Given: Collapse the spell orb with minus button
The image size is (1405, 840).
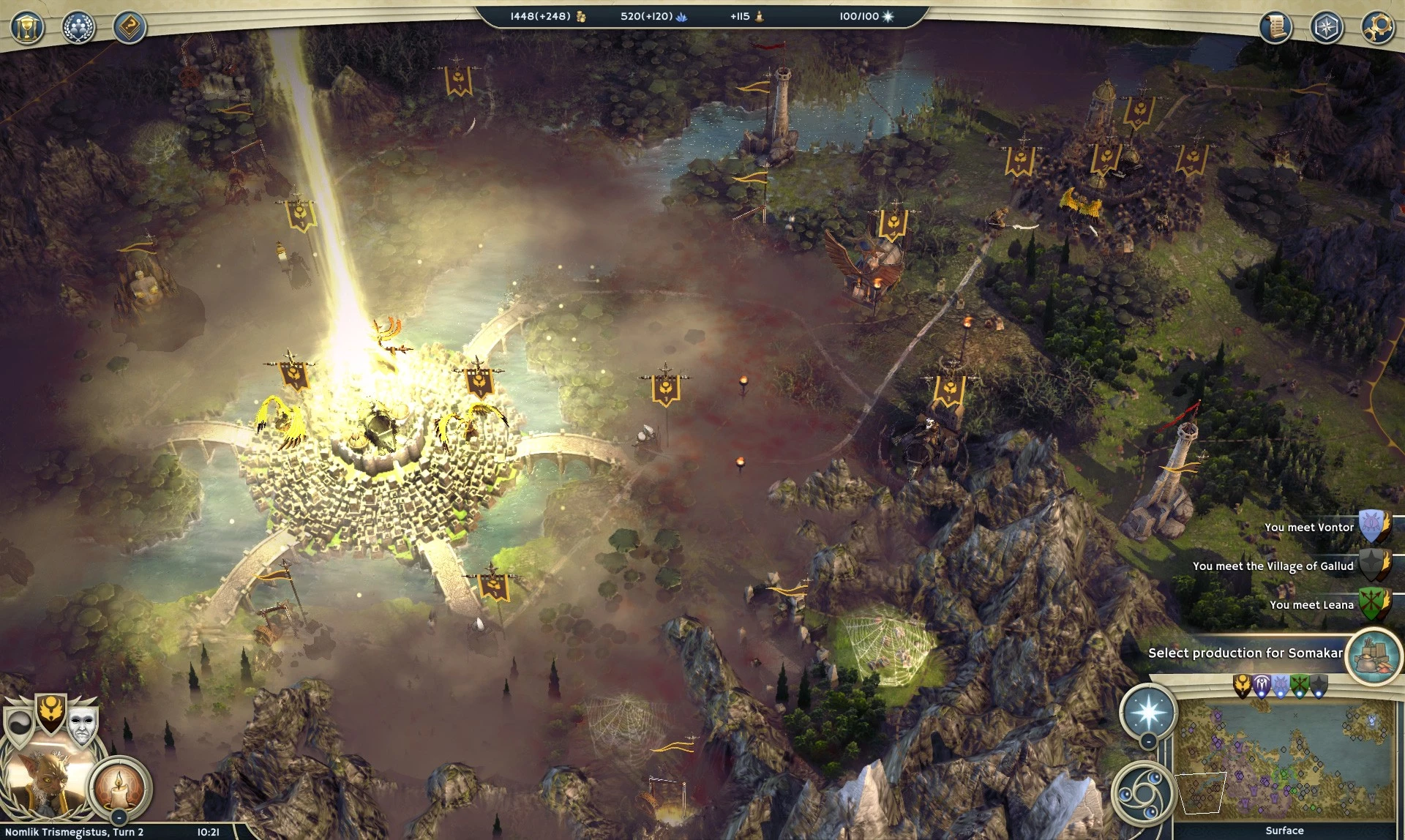Looking at the screenshot, I should click(1149, 742).
